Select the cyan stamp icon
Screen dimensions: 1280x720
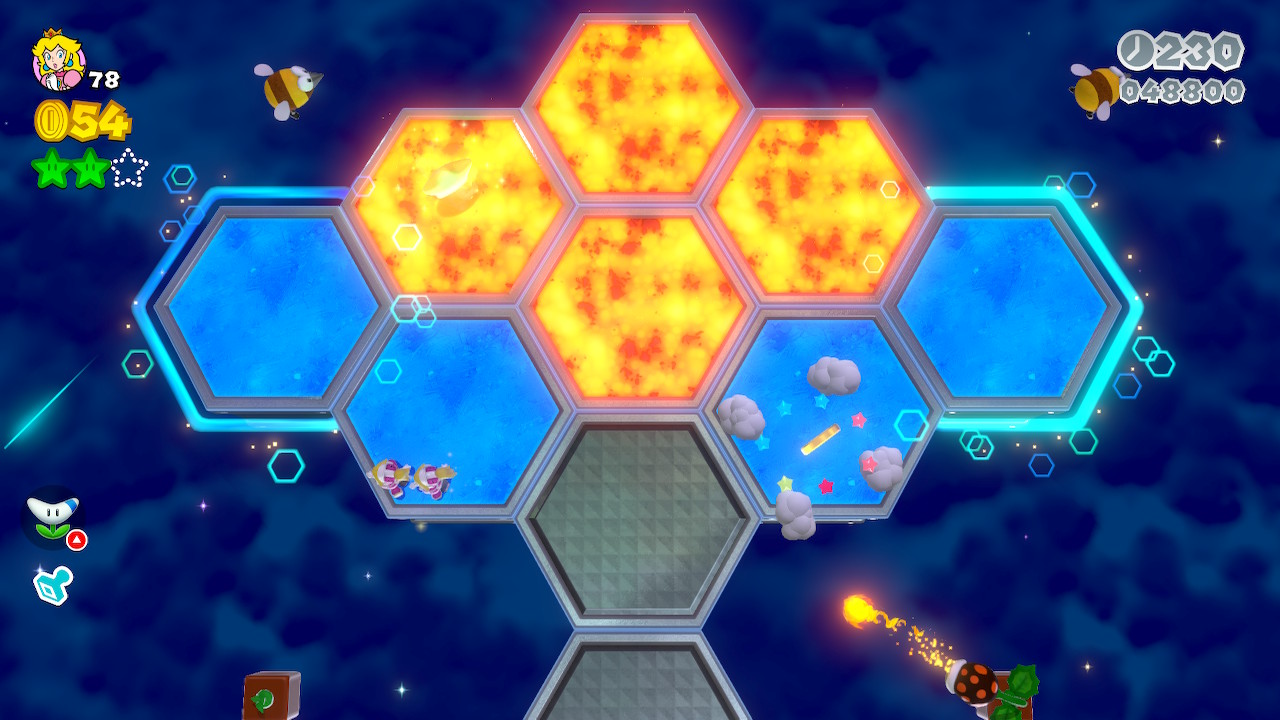pos(53,584)
